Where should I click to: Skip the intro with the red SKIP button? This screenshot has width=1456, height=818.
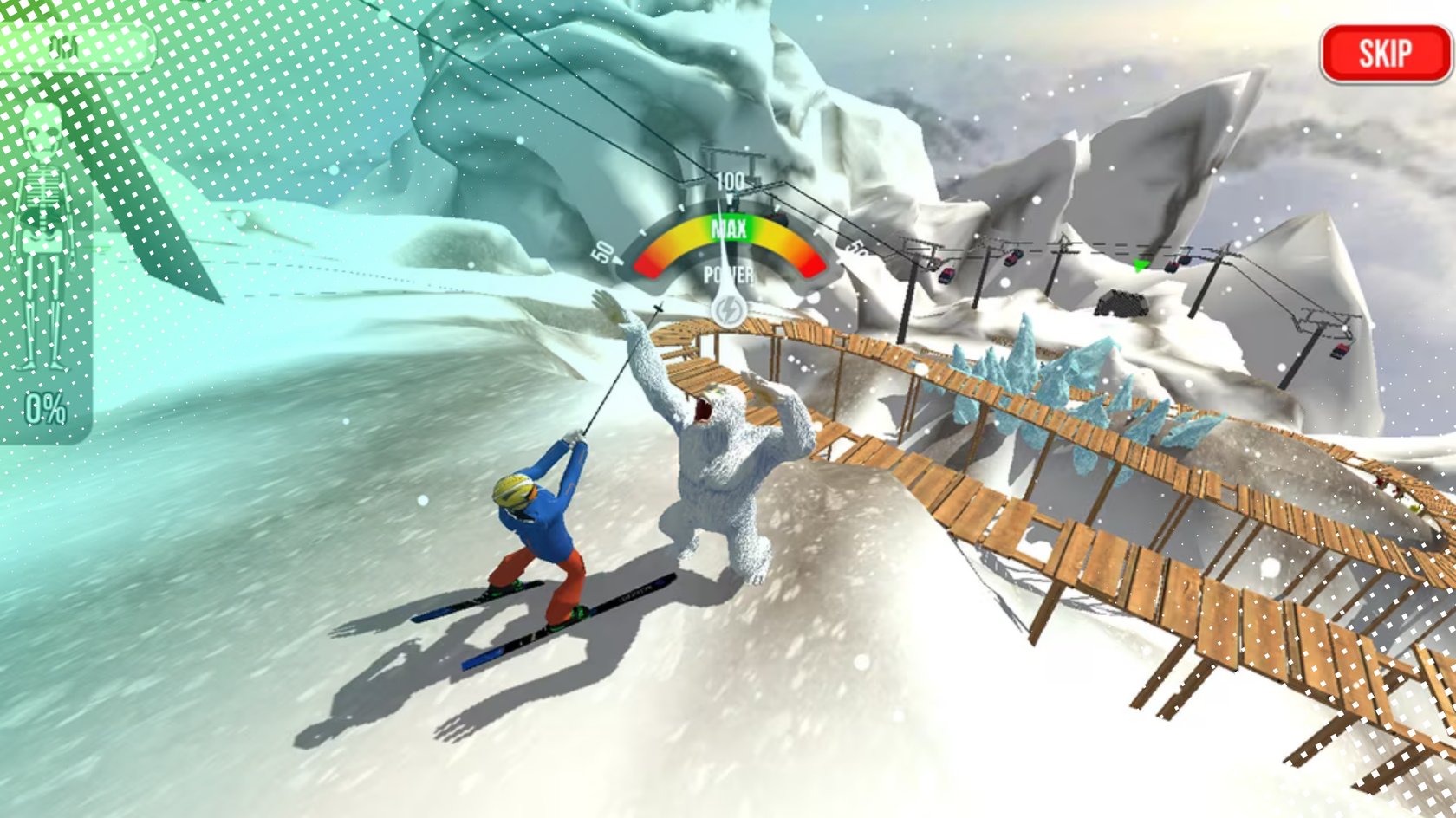point(1384,54)
